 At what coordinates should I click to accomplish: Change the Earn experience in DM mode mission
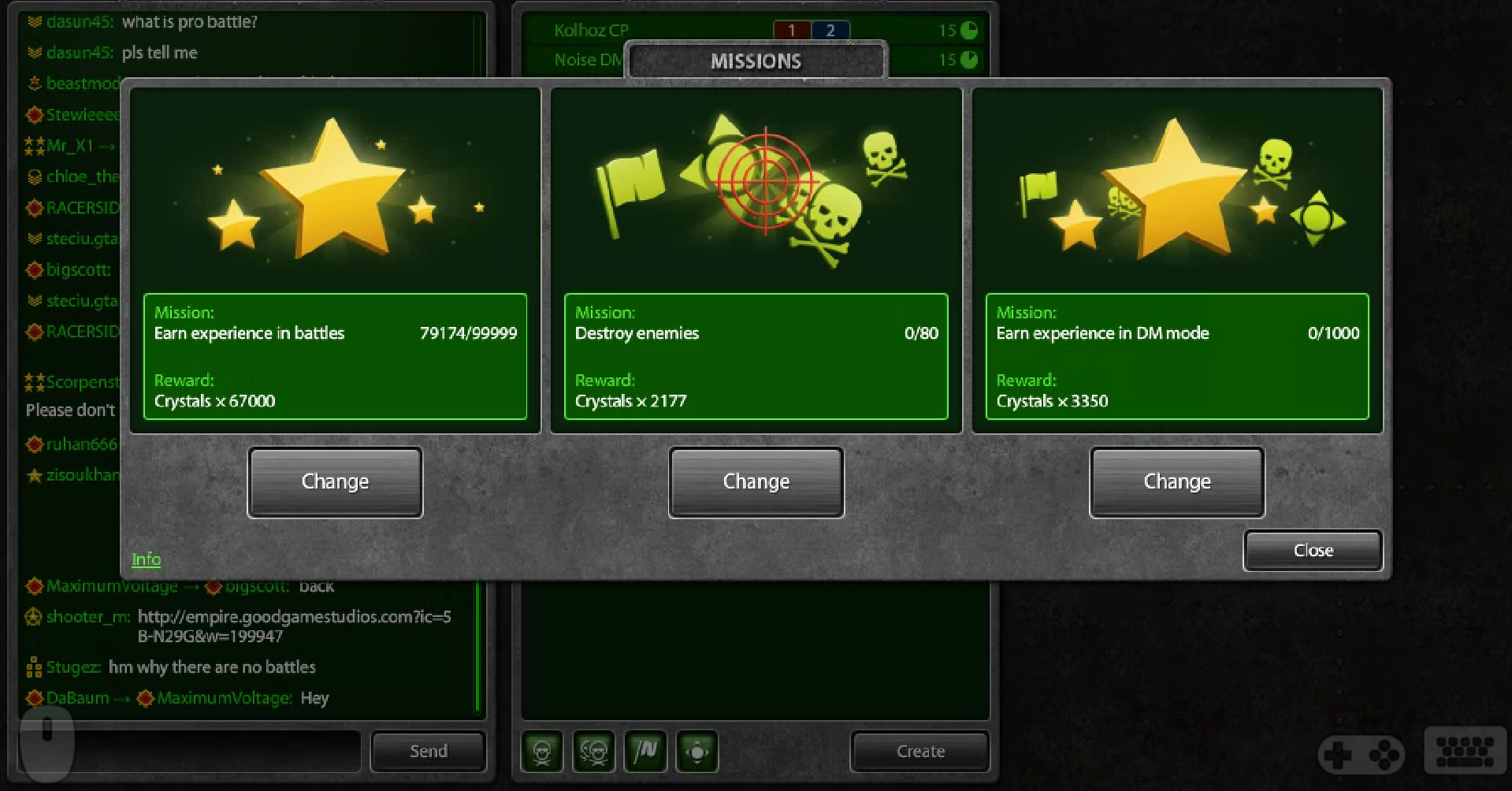point(1176,481)
